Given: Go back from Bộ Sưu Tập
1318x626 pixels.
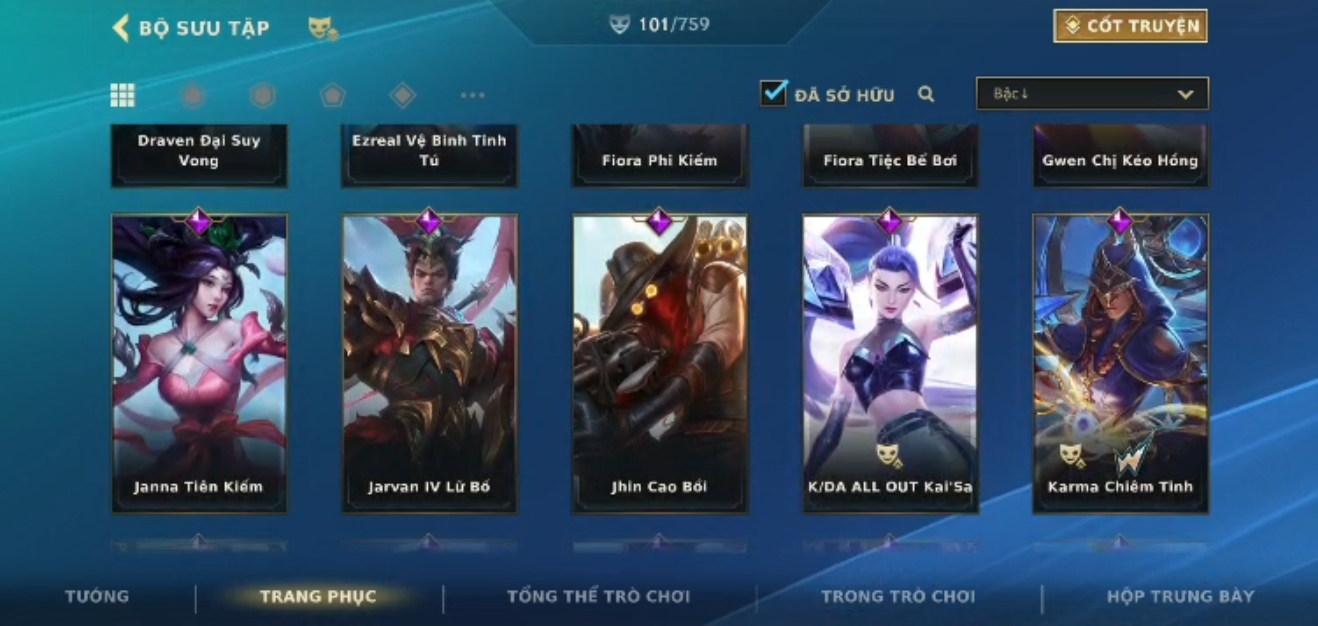Looking at the screenshot, I should (121, 28).
